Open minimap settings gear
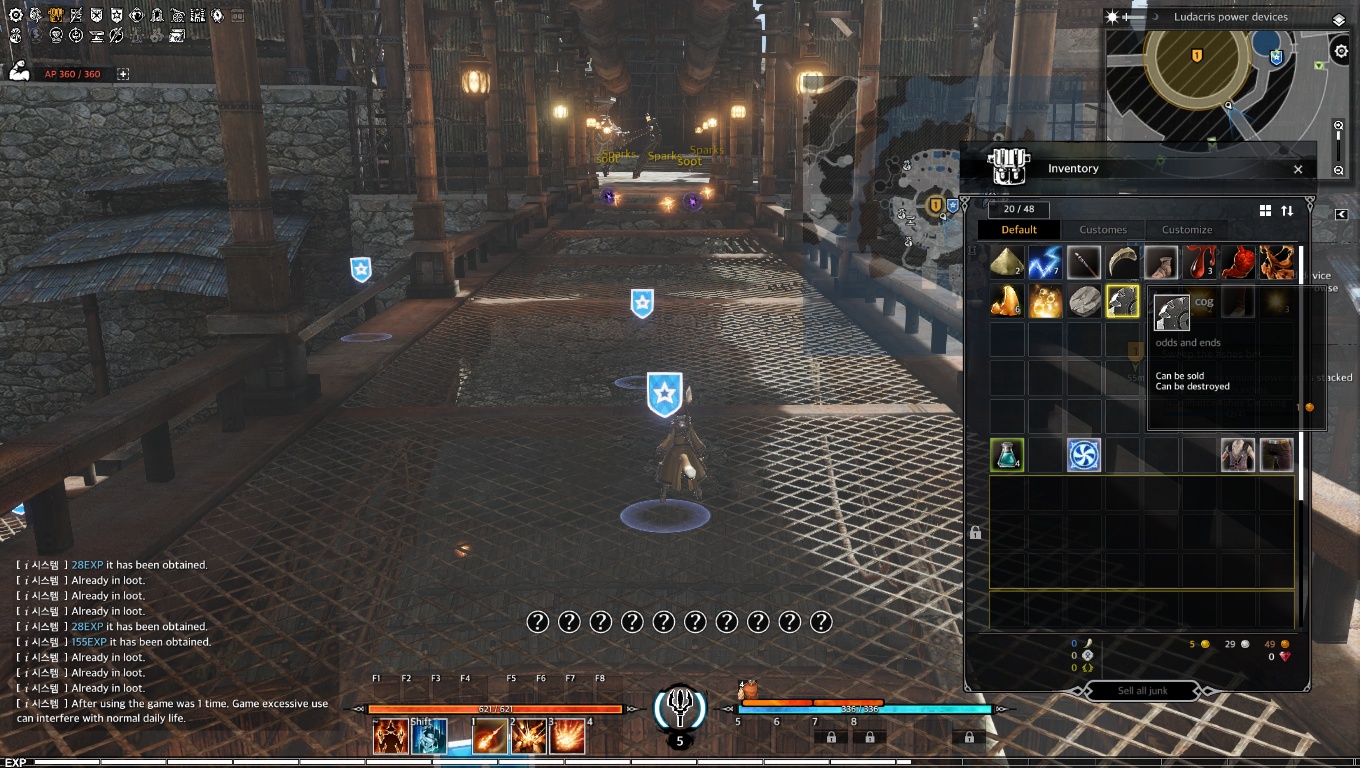1360x768 pixels. (x=1342, y=51)
